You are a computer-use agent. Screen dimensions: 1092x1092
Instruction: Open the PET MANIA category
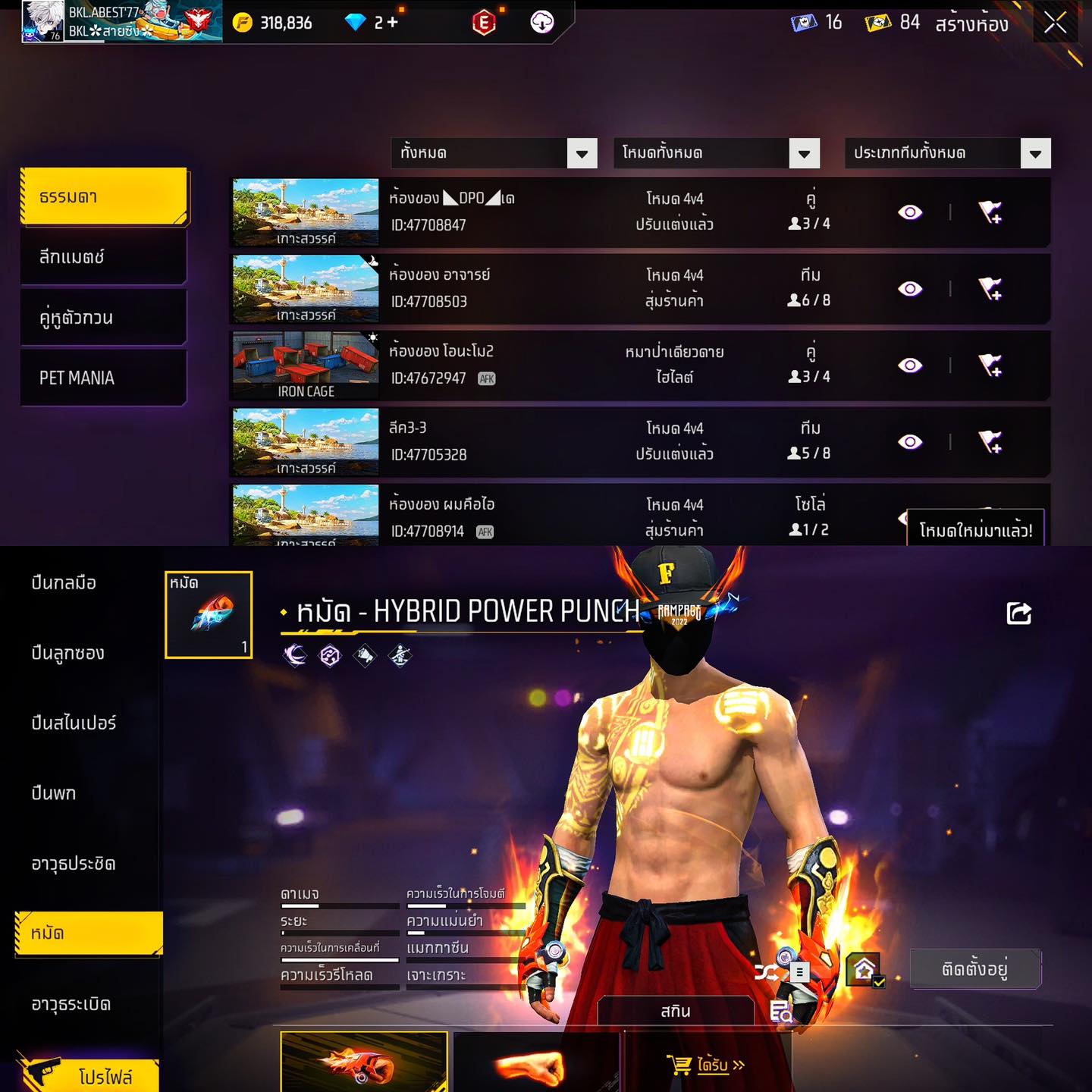(x=104, y=378)
